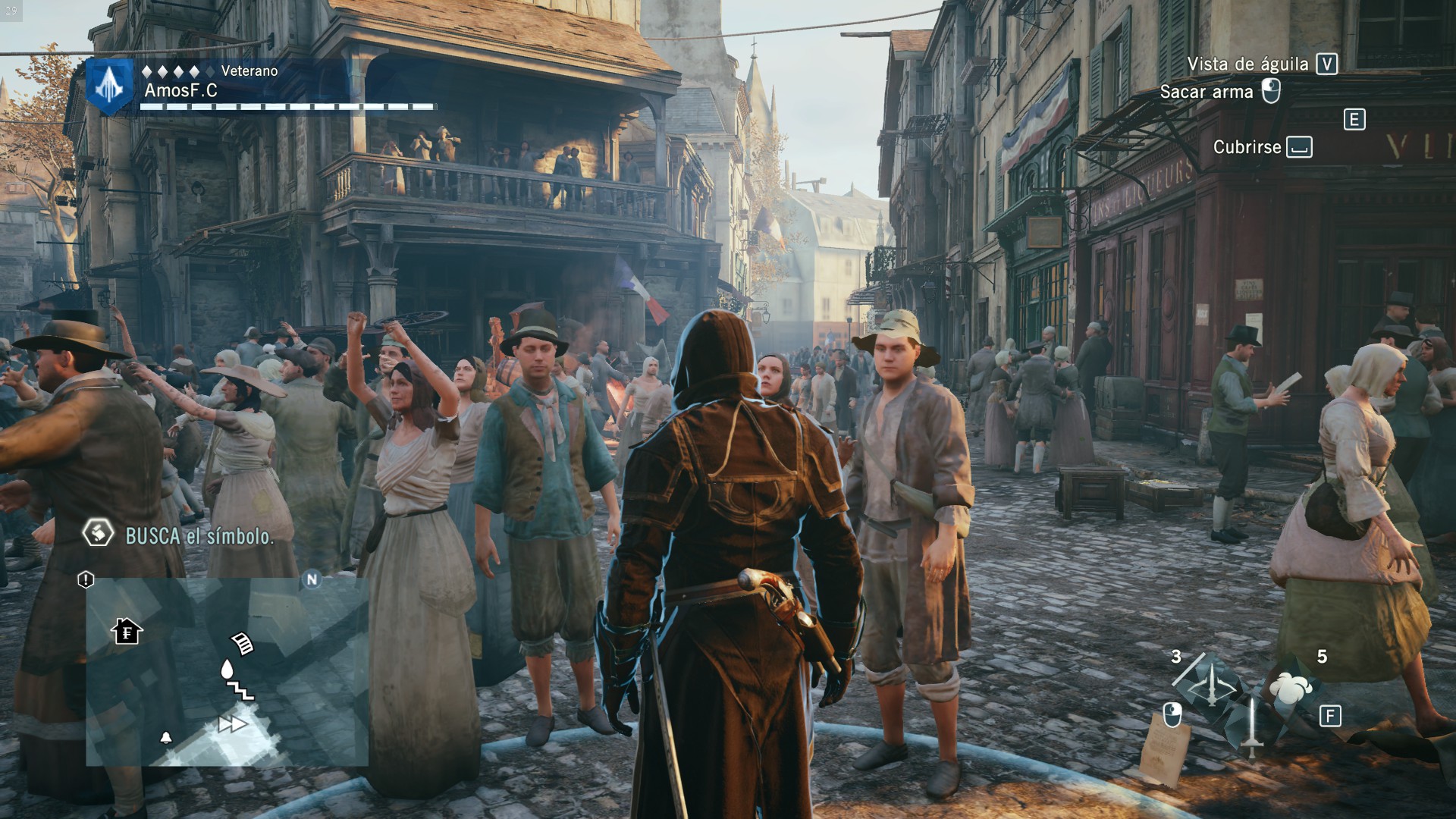Click the exclamation alert icon above minimap
This screenshot has width=1456, height=819.
(x=86, y=580)
